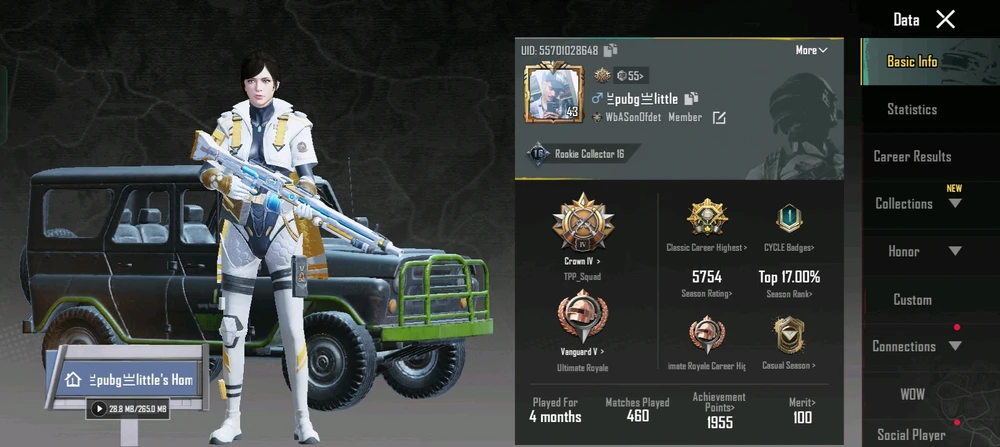Viewport: 1000px width, 447px height.
Task: Expand the Collections section
Action: click(918, 203)
